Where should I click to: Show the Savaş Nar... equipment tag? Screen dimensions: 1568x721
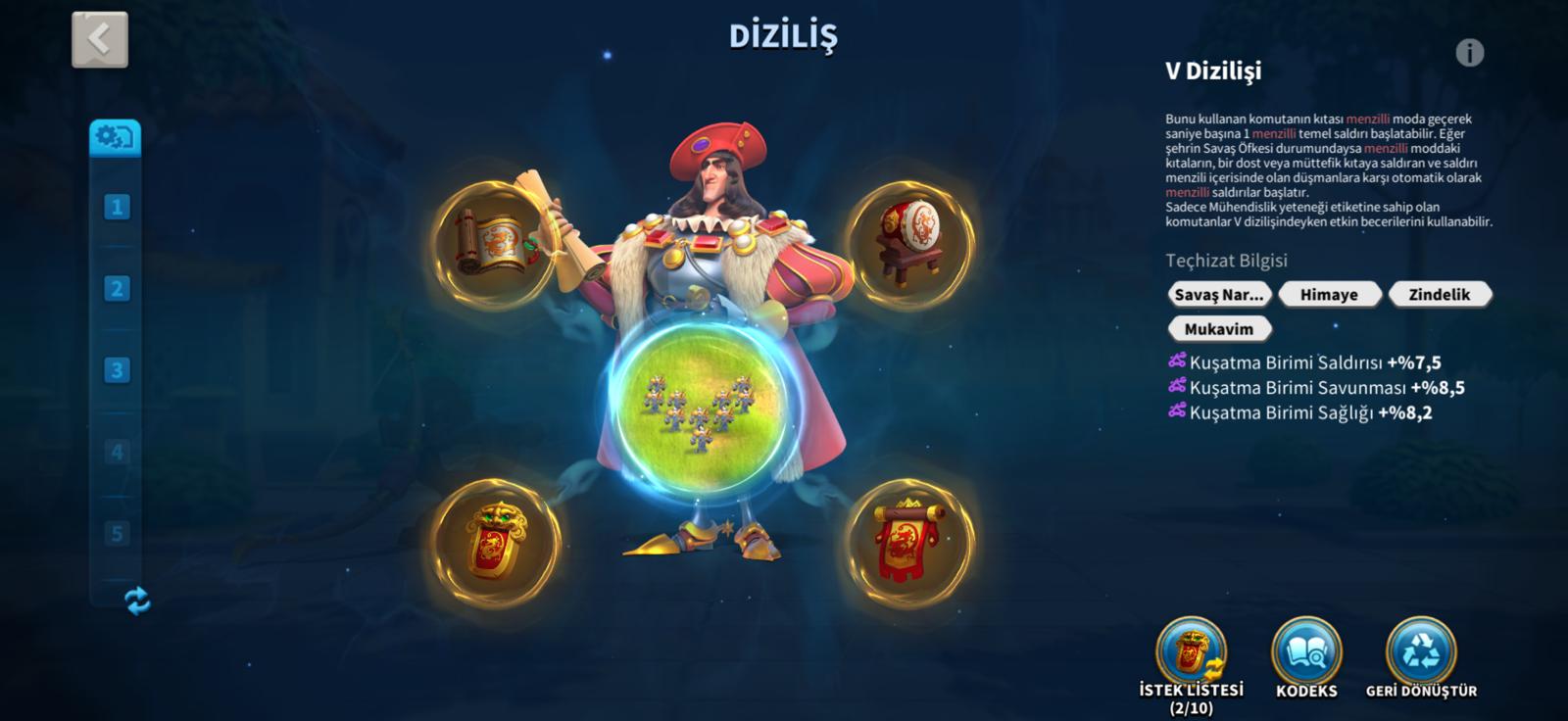pyautogui.click(x=1219, y=294)
